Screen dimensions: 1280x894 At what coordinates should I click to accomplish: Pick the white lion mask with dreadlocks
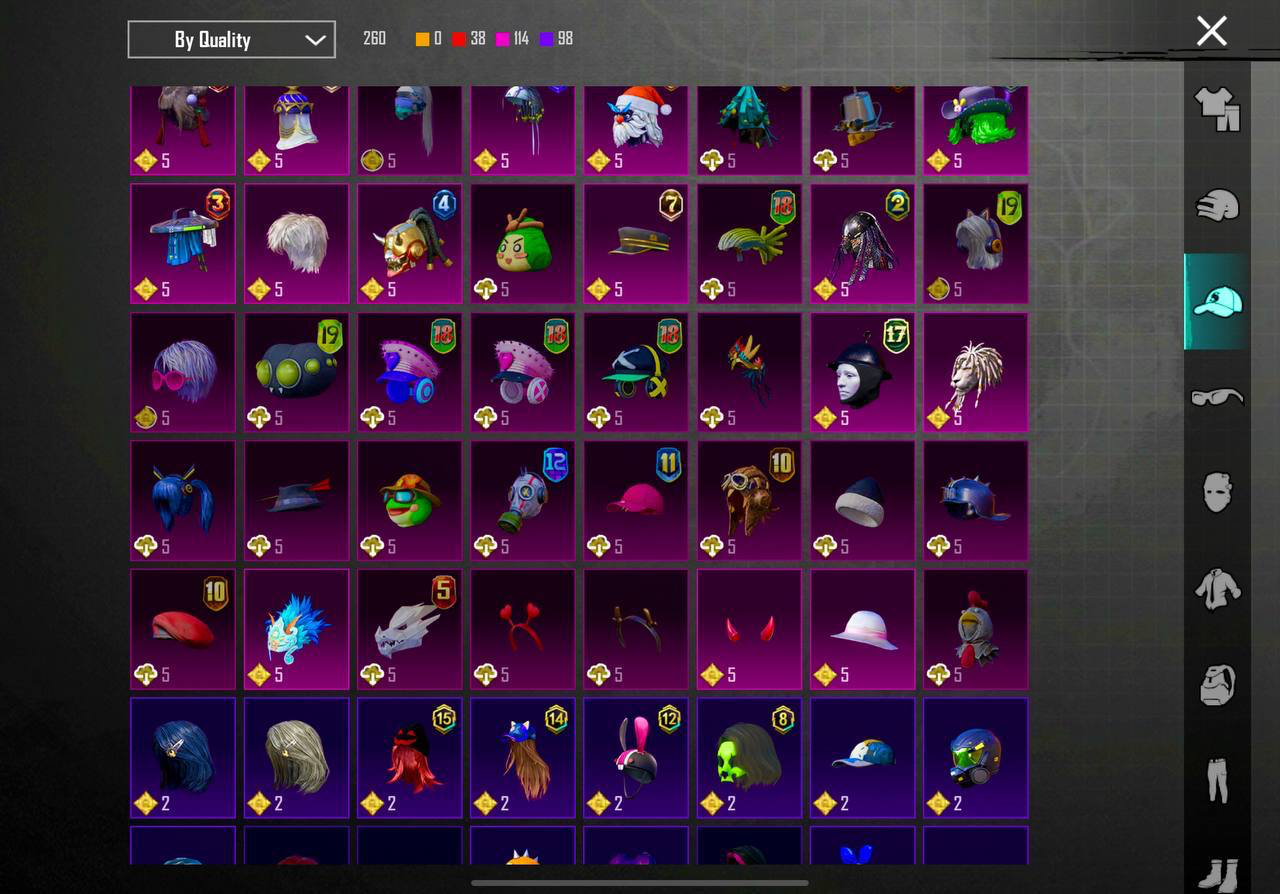pos(976,372)
